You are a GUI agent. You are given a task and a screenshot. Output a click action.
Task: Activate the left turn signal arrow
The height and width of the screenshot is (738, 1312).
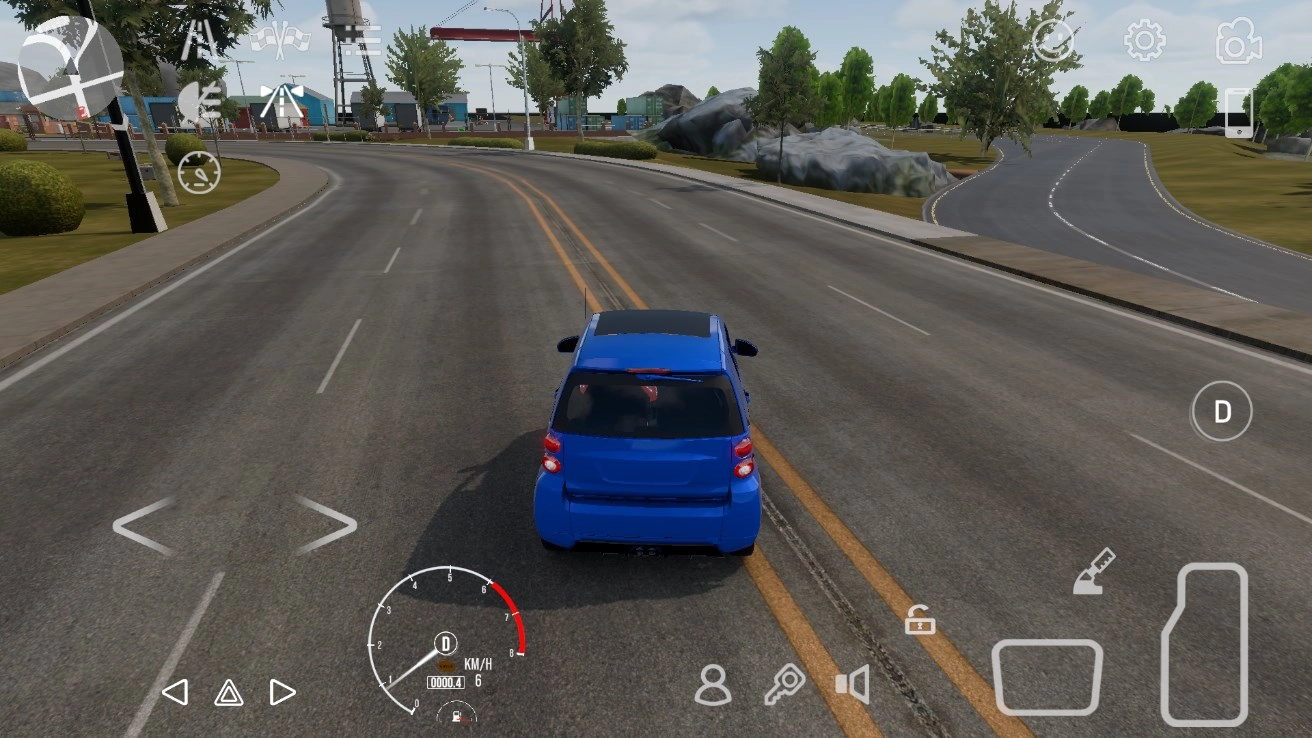pos(178,691)
